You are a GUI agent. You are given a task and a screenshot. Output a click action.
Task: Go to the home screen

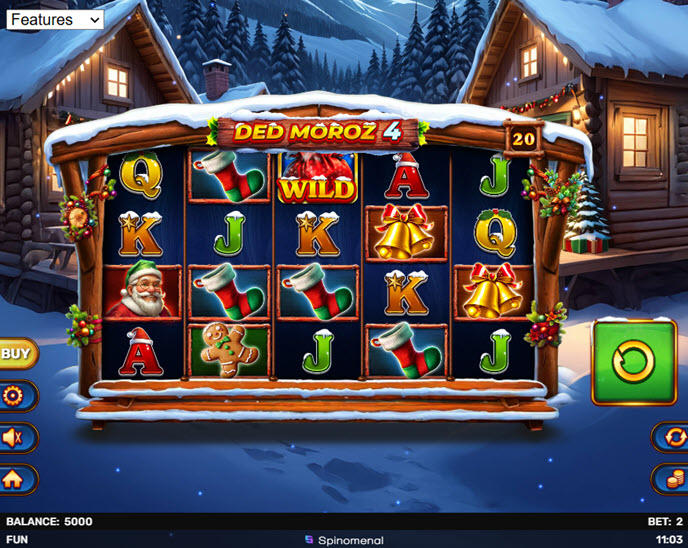(x=14, y=479)
